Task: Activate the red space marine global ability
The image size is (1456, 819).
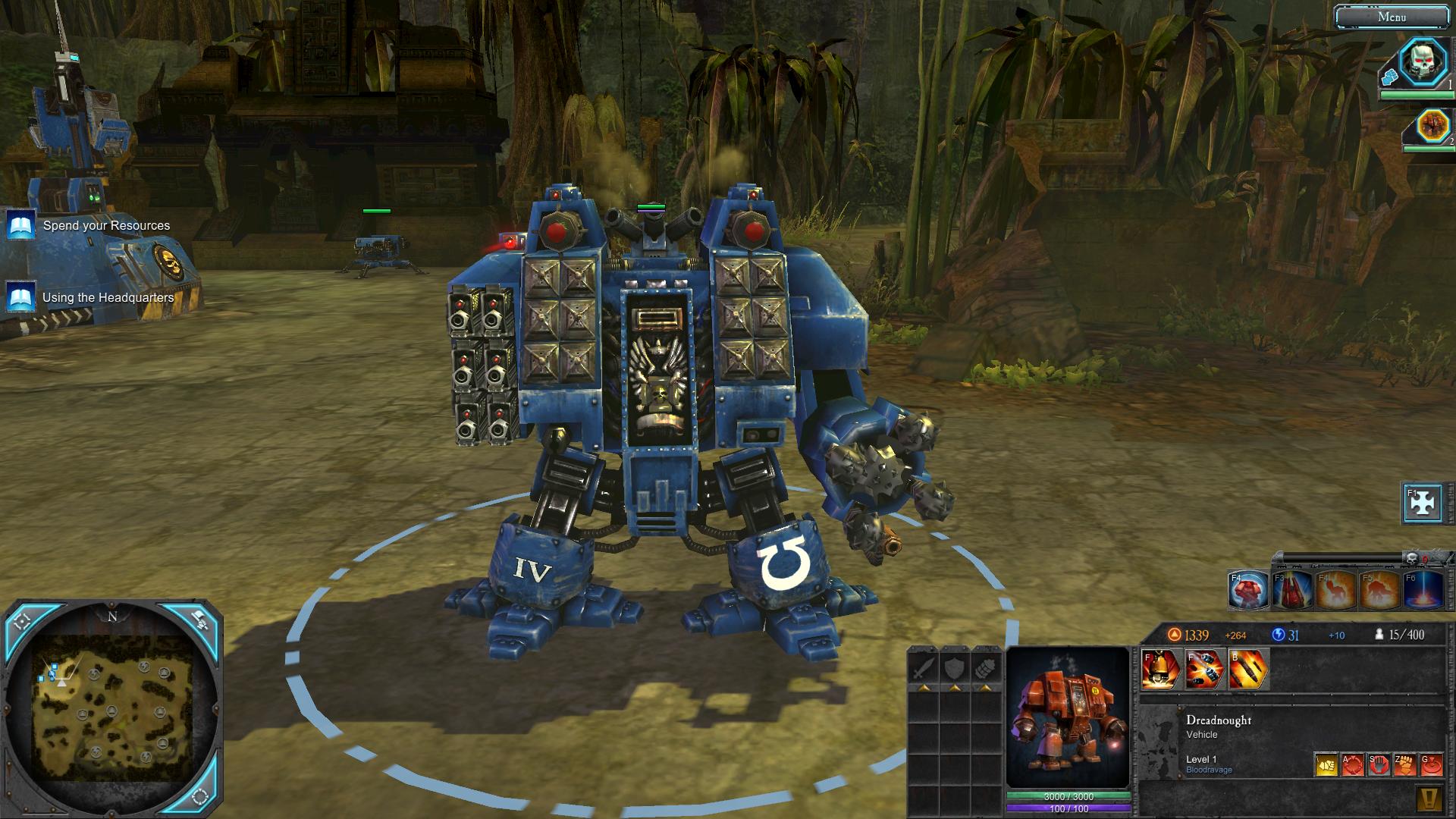Action: pyautogui.click(x=1247, y=590)
